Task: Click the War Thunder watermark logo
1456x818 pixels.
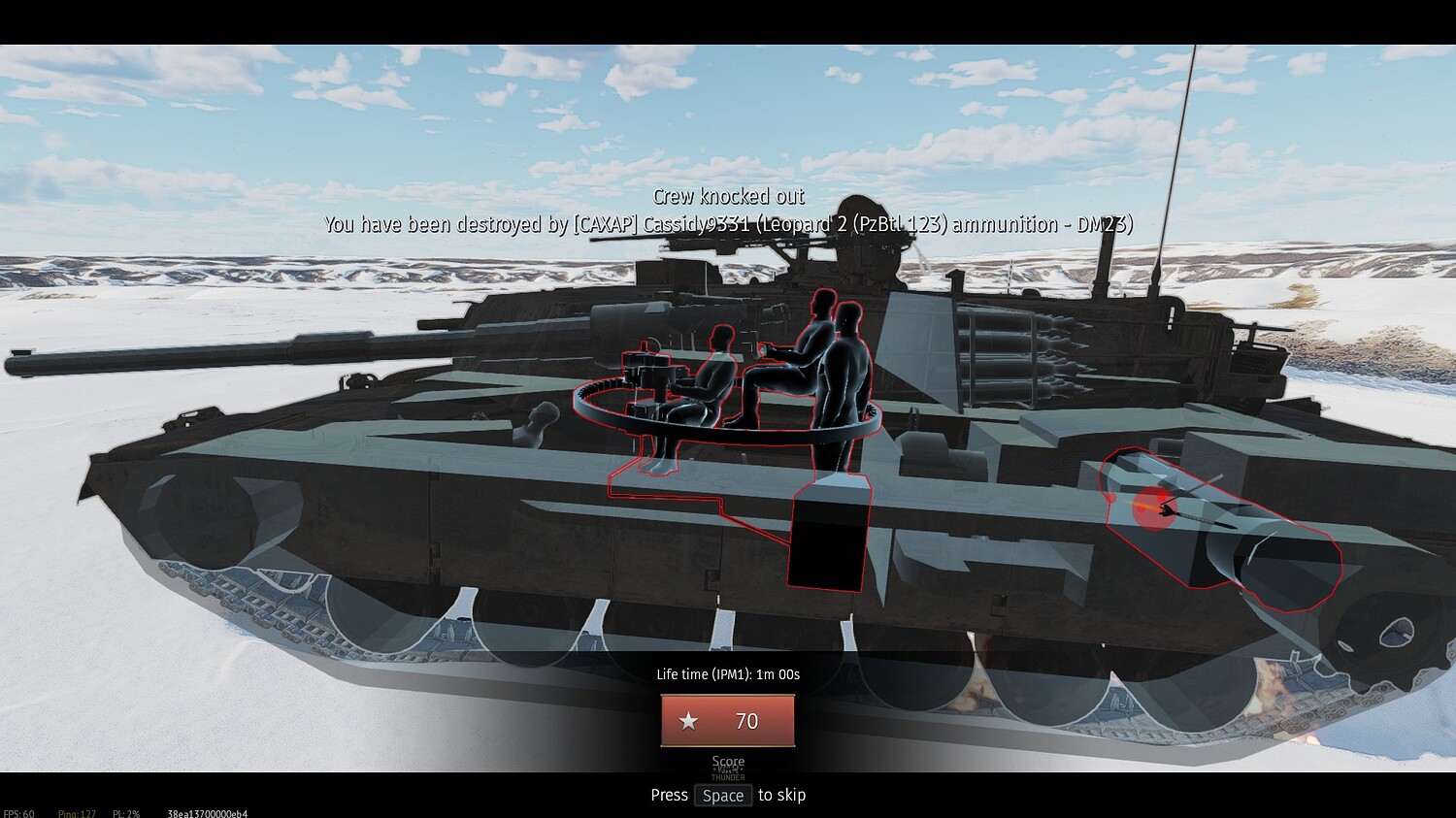Action: click(x=726, y=771)
